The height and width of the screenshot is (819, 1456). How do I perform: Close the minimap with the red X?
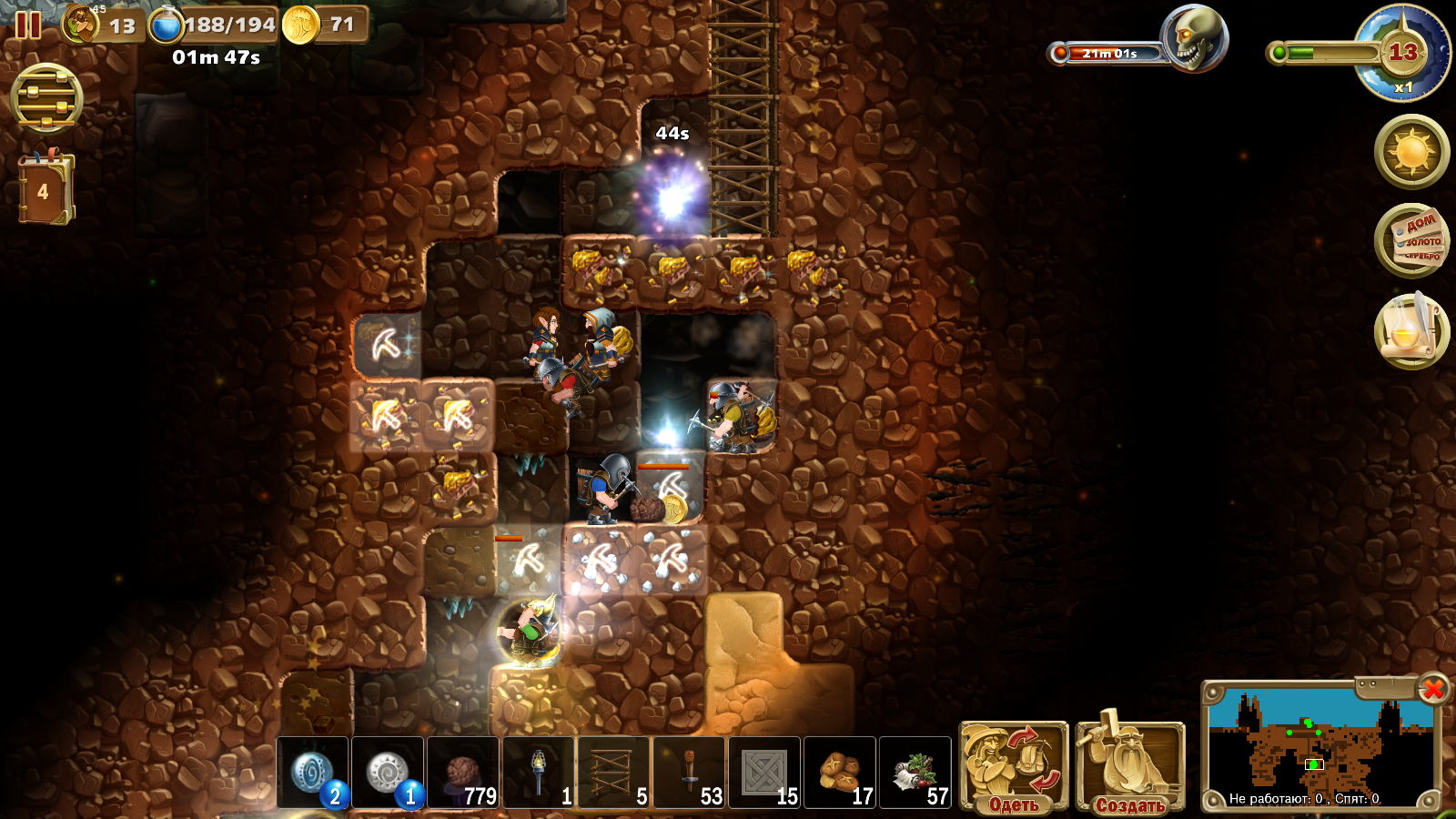click(x=1432, y=690)
